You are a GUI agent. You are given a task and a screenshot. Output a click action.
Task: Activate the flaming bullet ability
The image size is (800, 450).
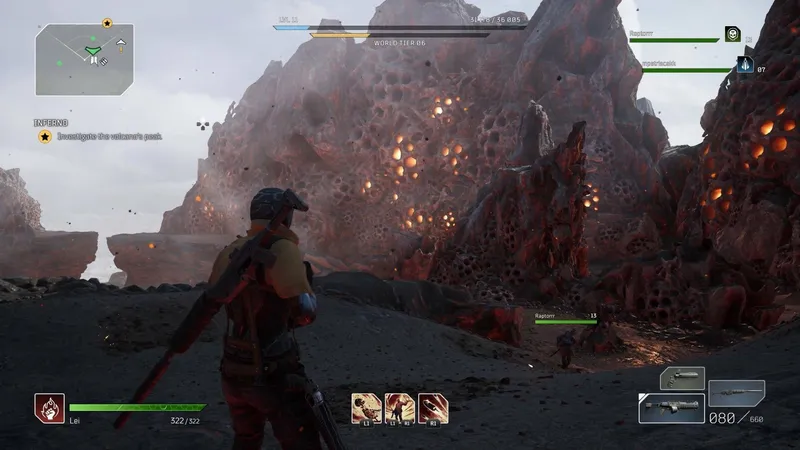433,407
